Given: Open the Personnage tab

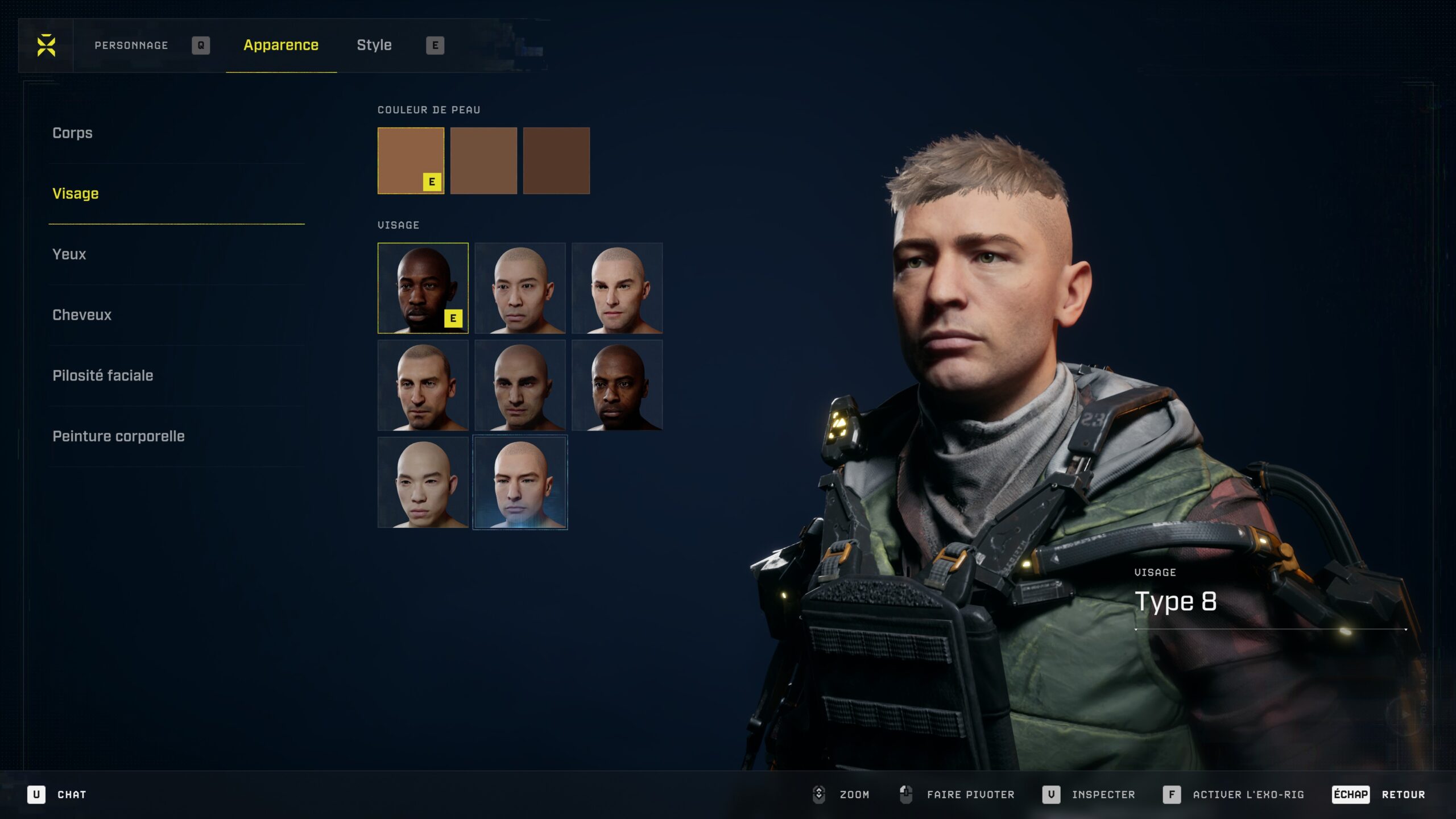Looking at the screenshot, I should coord(131,44).
